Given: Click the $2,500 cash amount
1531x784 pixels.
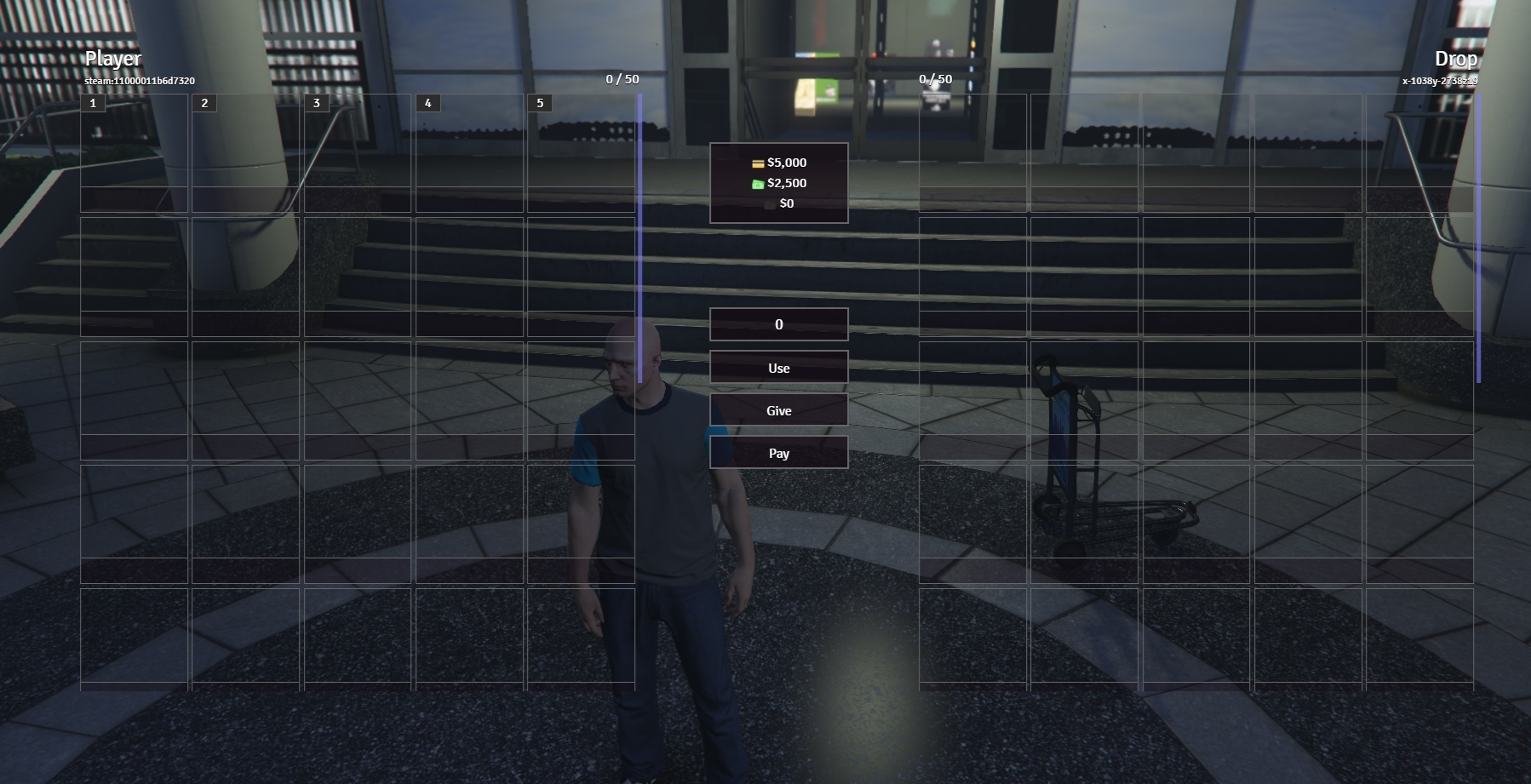Looking at the screenshot, I should click(786, 183).
